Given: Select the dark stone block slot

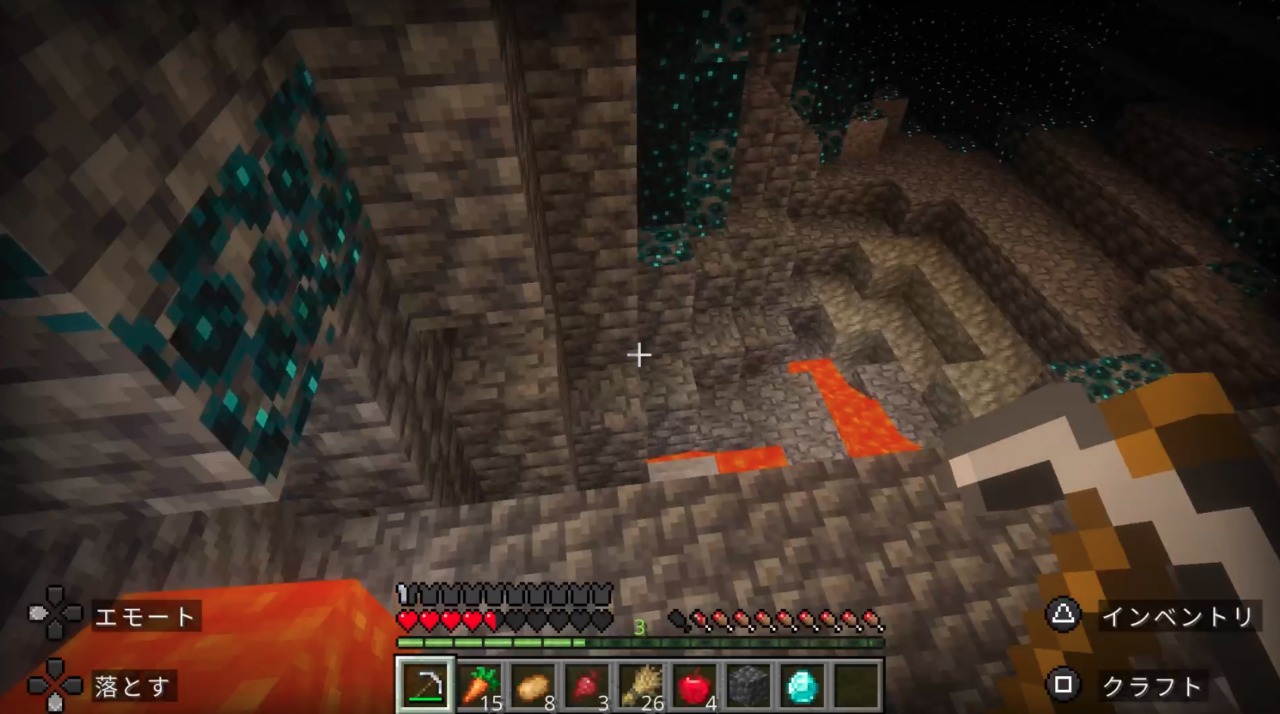Looking at the screenshot, I should click(x=747, y=685).
